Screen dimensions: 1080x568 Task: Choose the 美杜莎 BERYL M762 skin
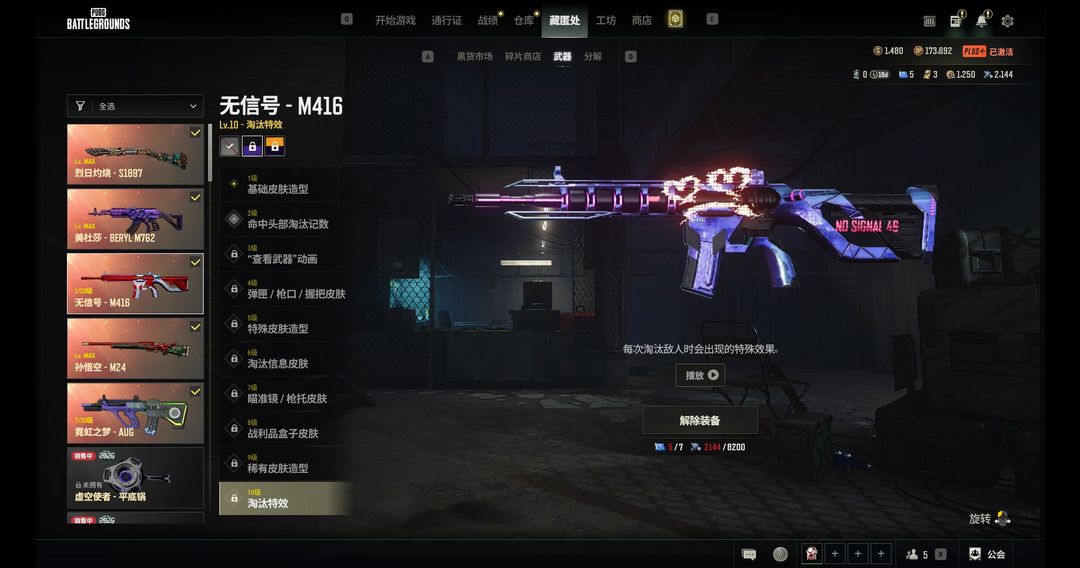[135, 217]
